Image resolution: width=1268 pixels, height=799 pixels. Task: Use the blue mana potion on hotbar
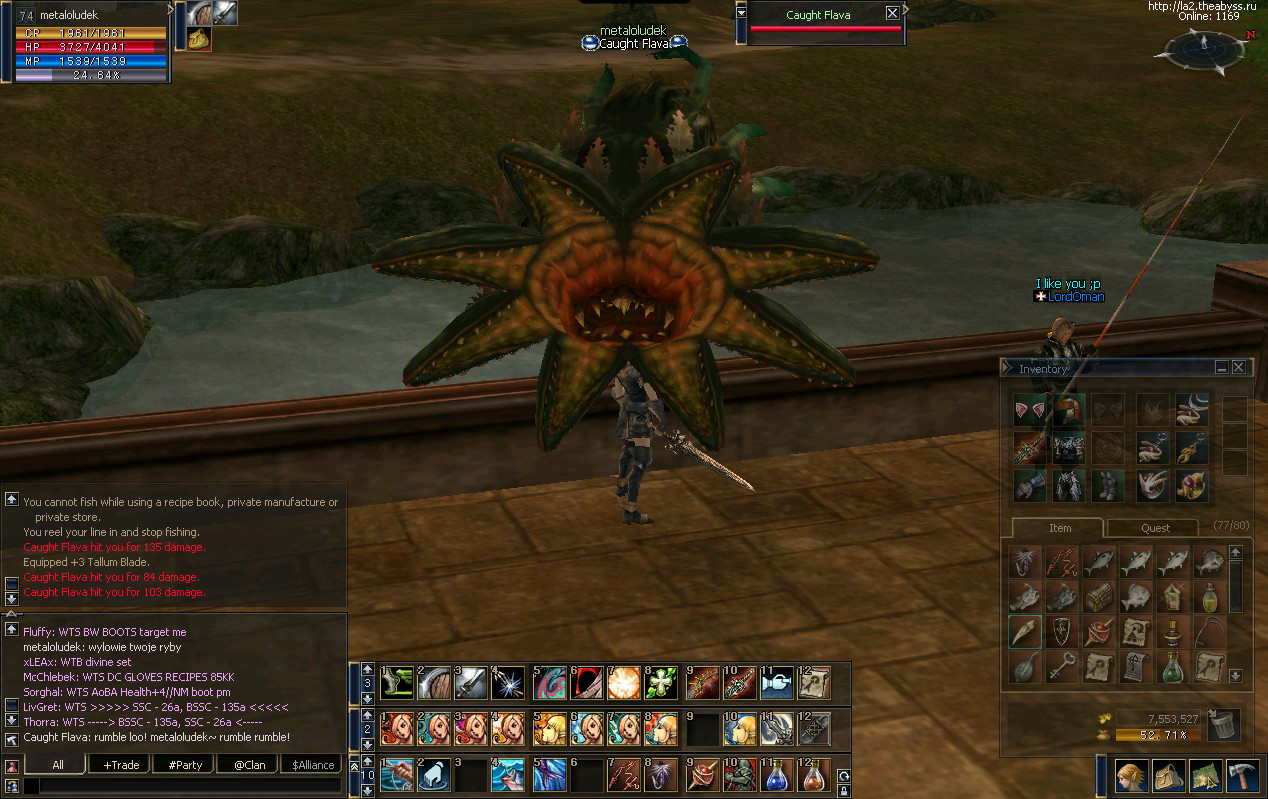(x=777, y=774)
